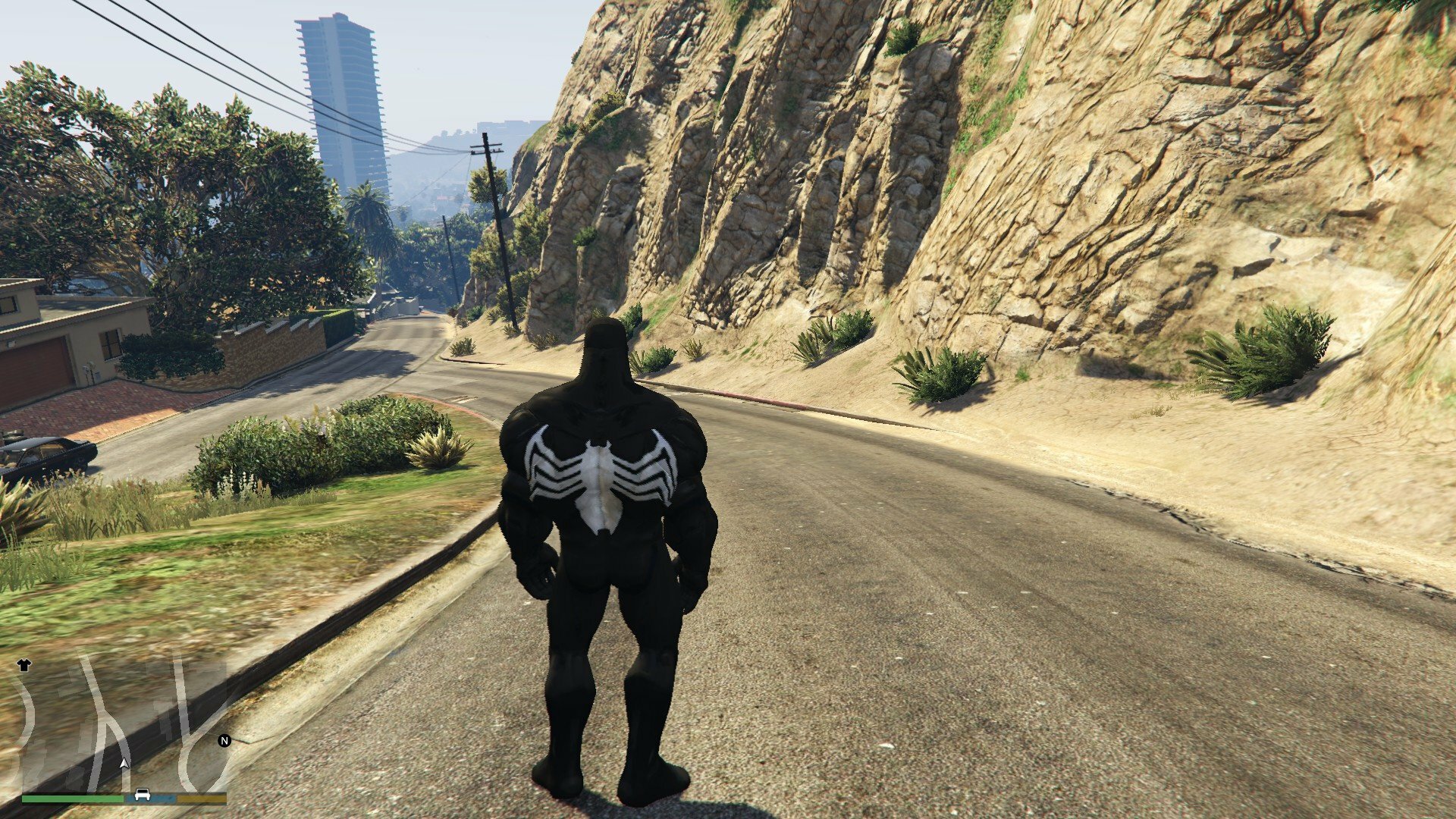Select the white car marker on minimap
The width and height of the screenshot is (1456, 819).
141,795
